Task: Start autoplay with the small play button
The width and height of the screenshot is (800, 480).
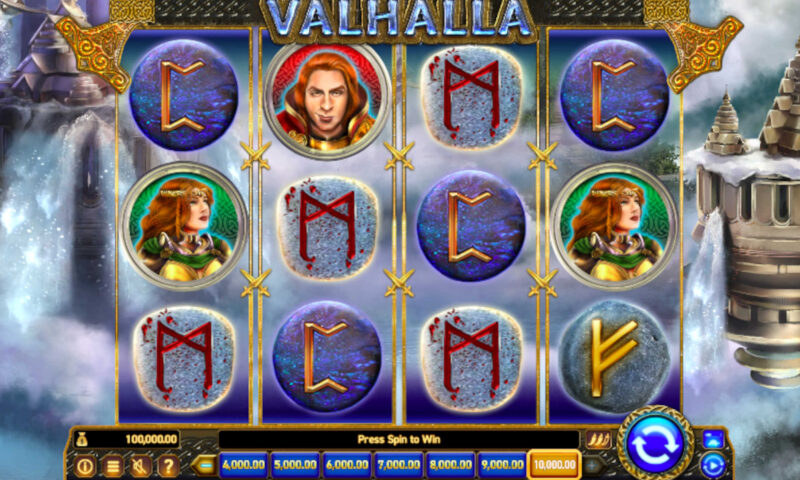Action: 712,464
